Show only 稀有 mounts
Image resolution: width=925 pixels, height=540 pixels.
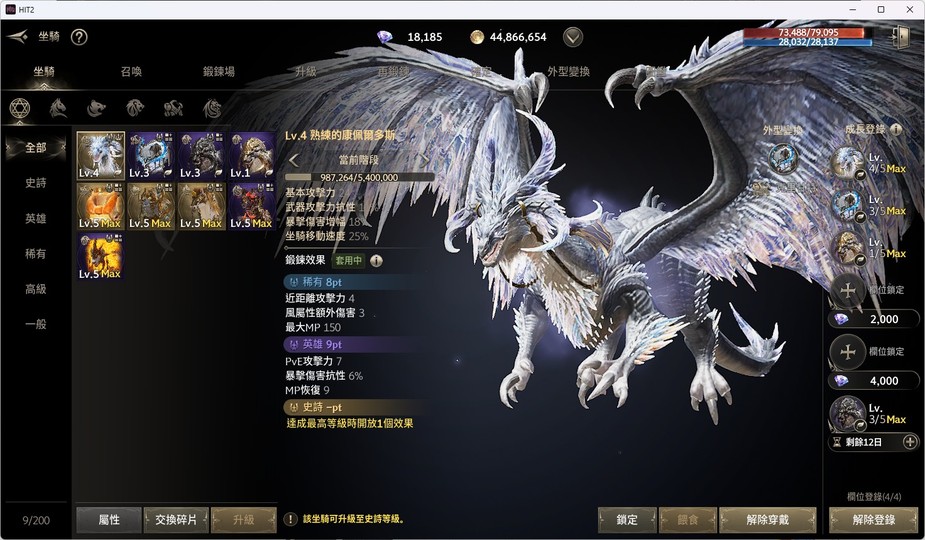pos(36,254)
